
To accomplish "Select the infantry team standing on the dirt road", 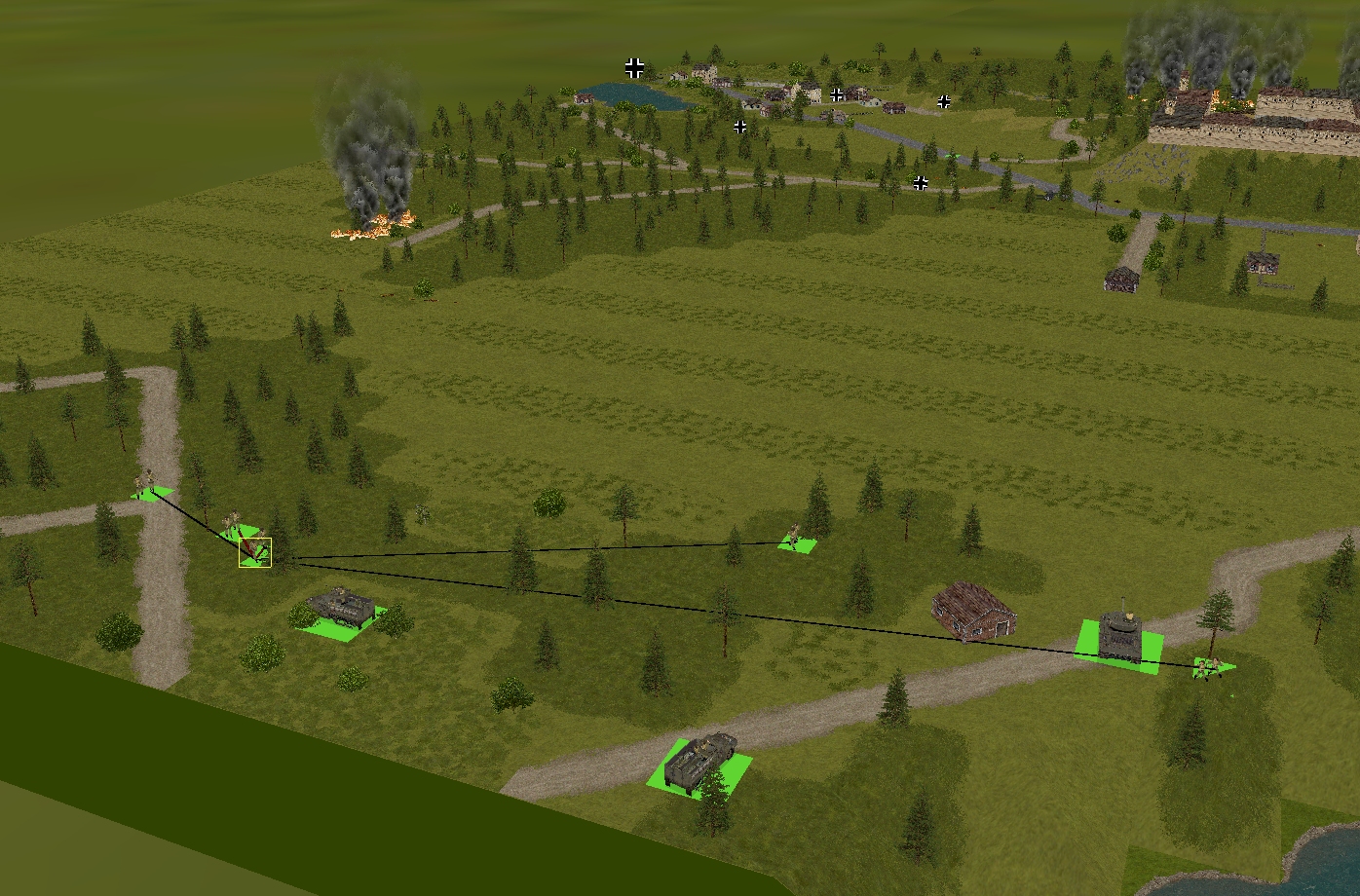I will [149, 486].
